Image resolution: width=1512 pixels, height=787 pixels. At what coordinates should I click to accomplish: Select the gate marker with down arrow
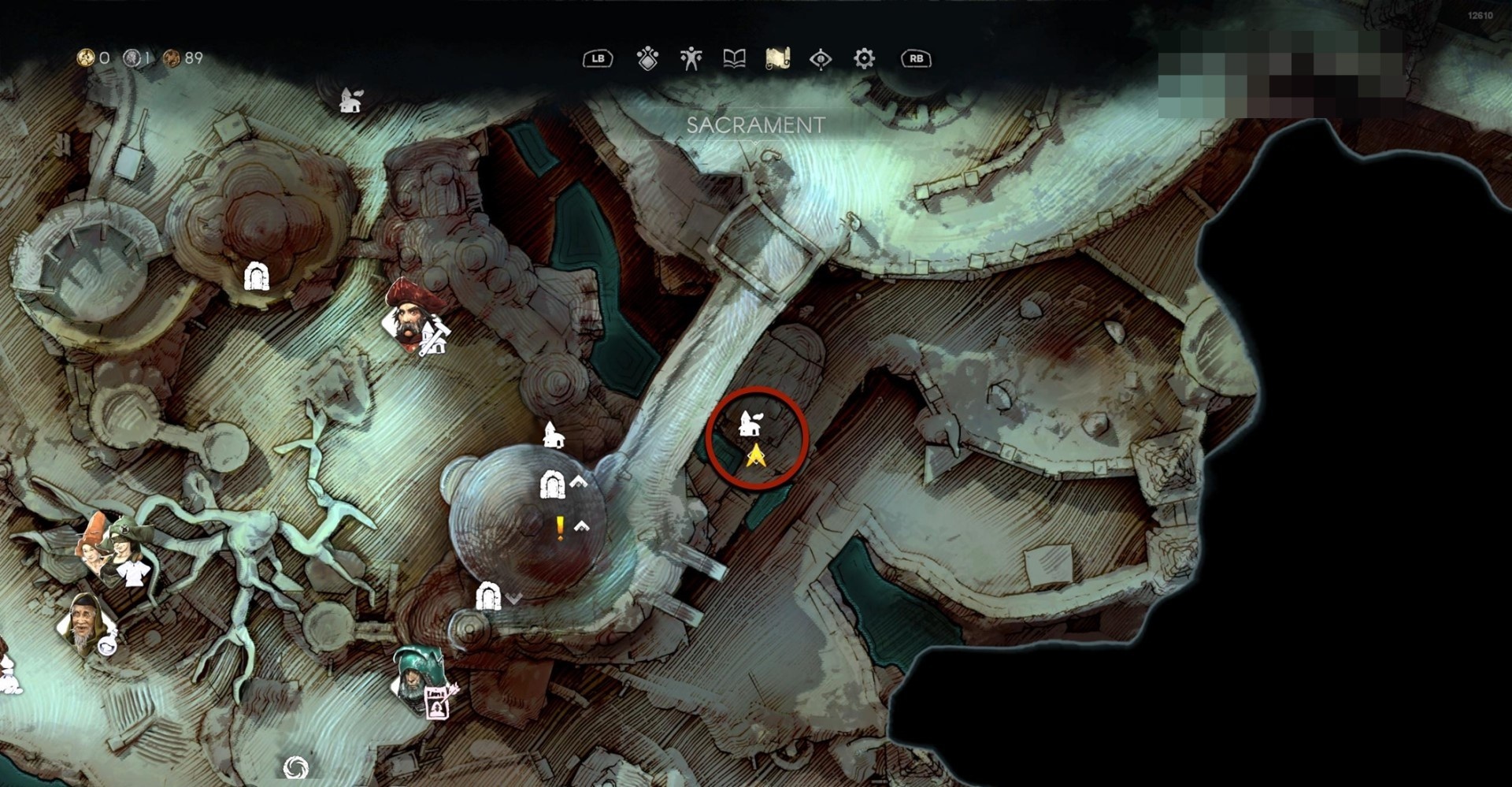click(488, 596)
